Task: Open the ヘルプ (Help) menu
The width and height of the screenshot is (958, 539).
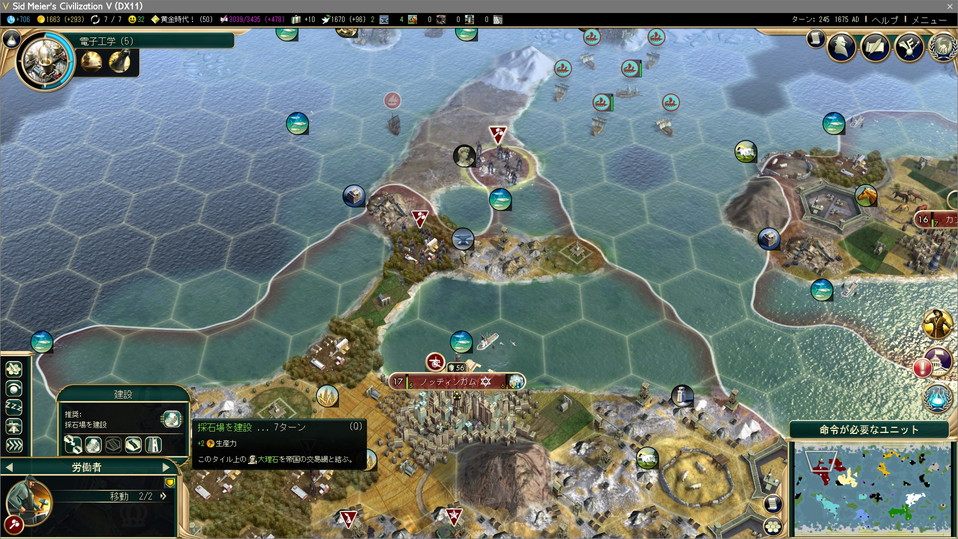Action: click(x=884, y=20)
